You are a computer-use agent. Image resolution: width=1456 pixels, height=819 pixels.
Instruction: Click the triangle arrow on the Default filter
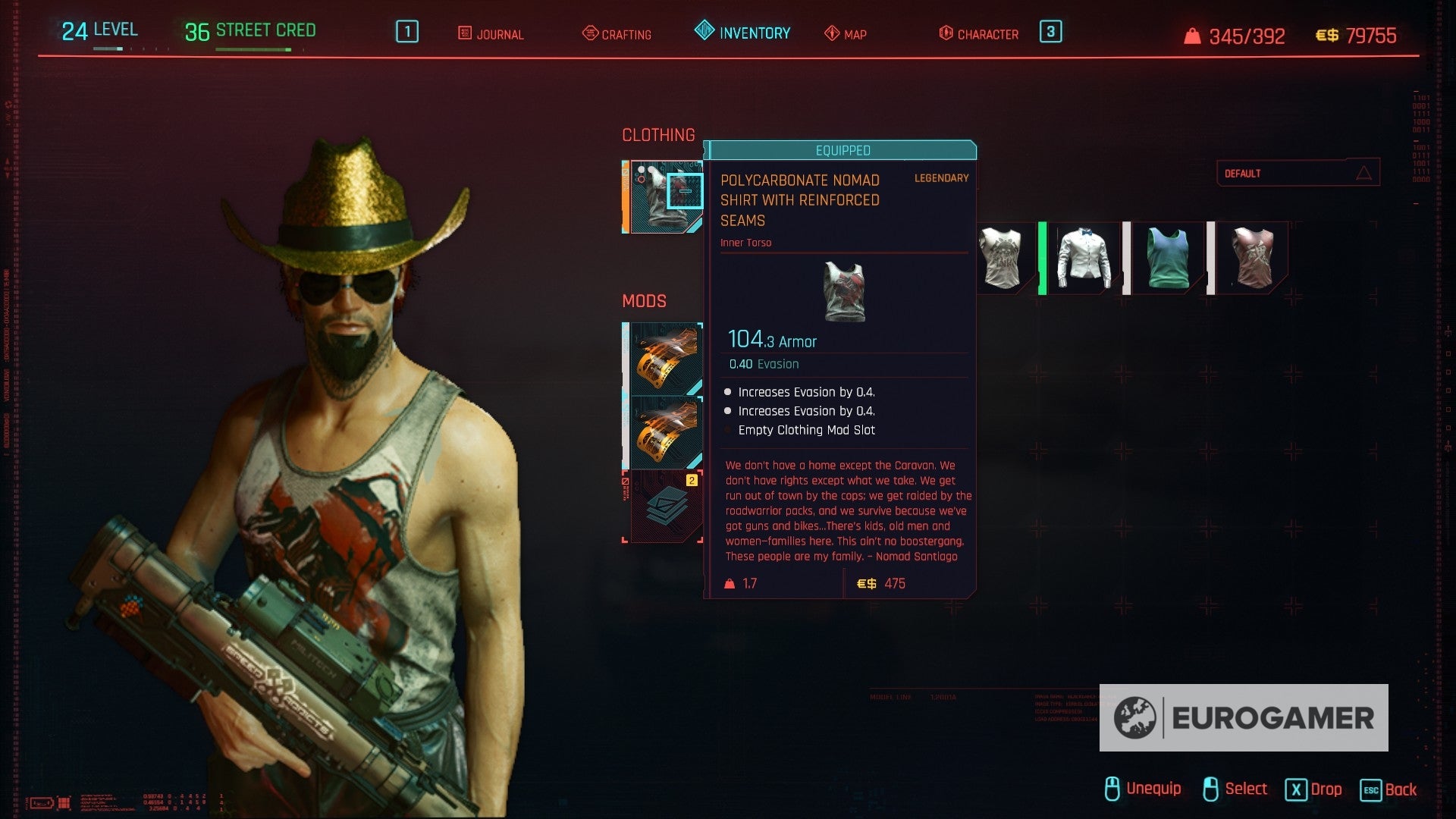pyautogui.click(x=1365, y=171)
